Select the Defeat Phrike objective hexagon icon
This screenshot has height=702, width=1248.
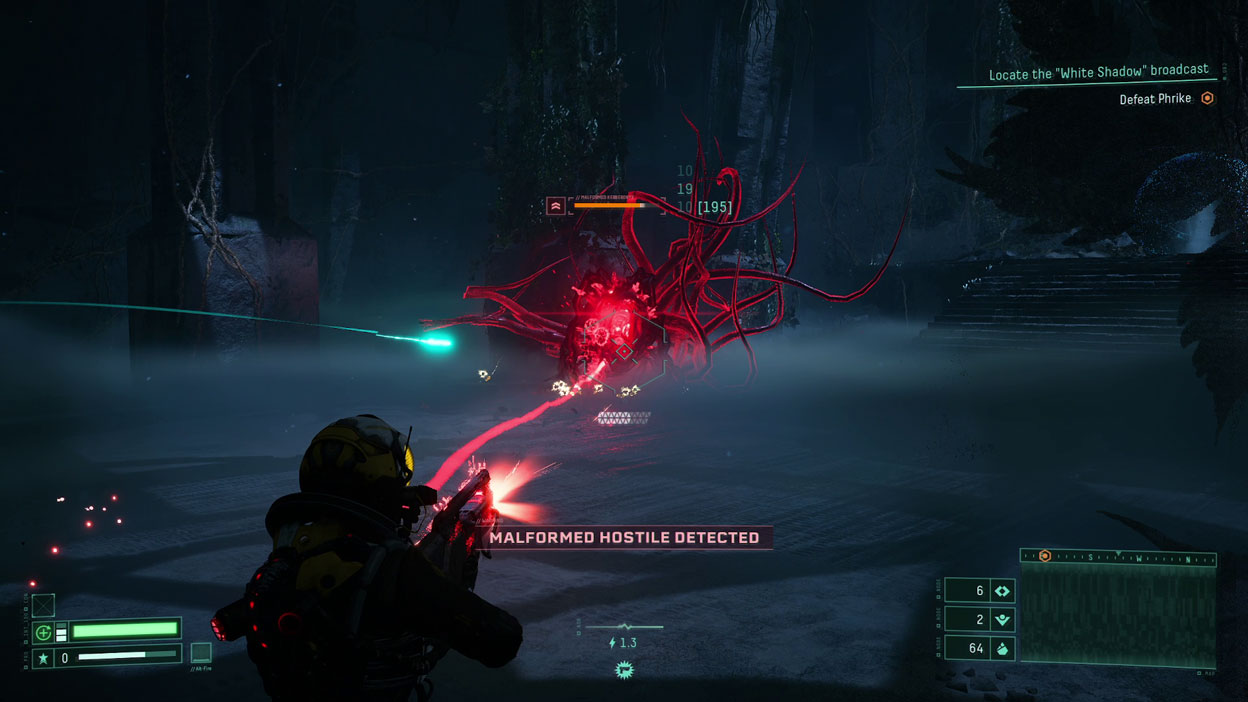point(1207,98)
